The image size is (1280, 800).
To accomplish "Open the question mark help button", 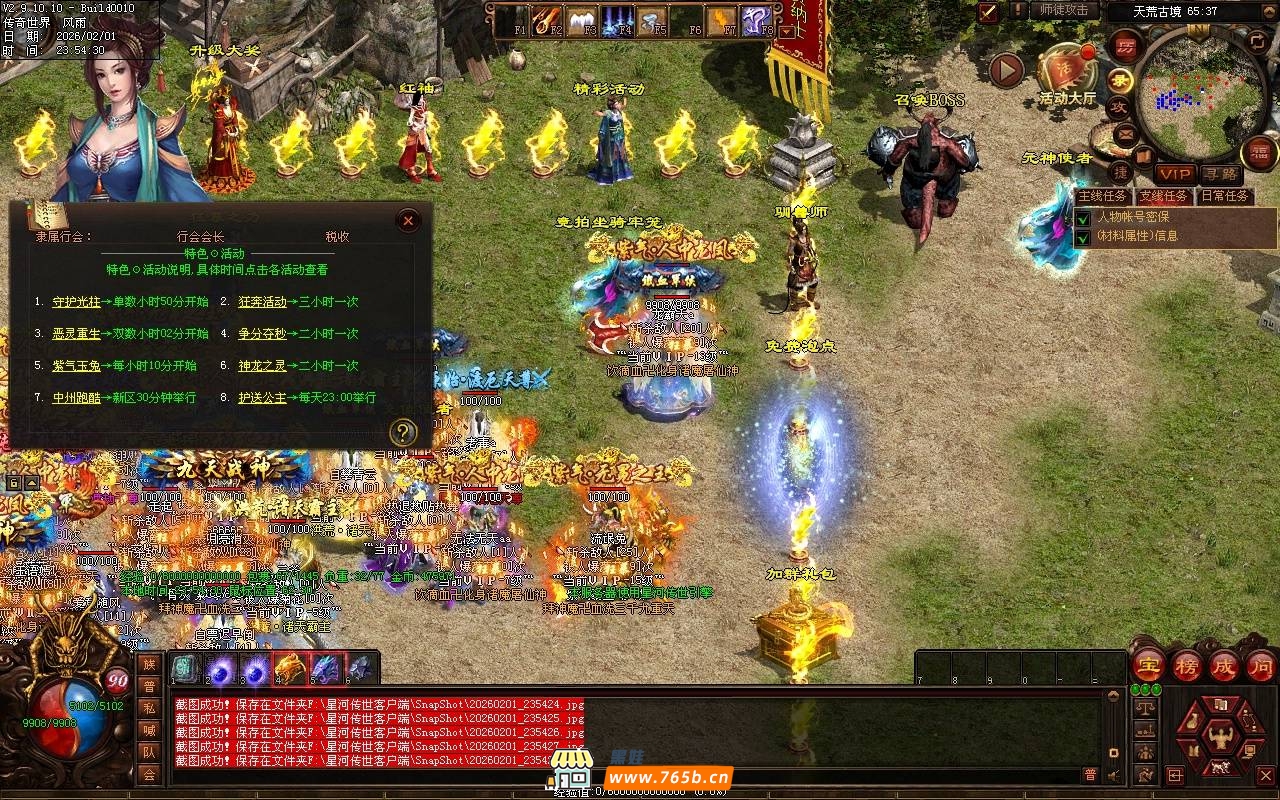I will coord(402,432).
